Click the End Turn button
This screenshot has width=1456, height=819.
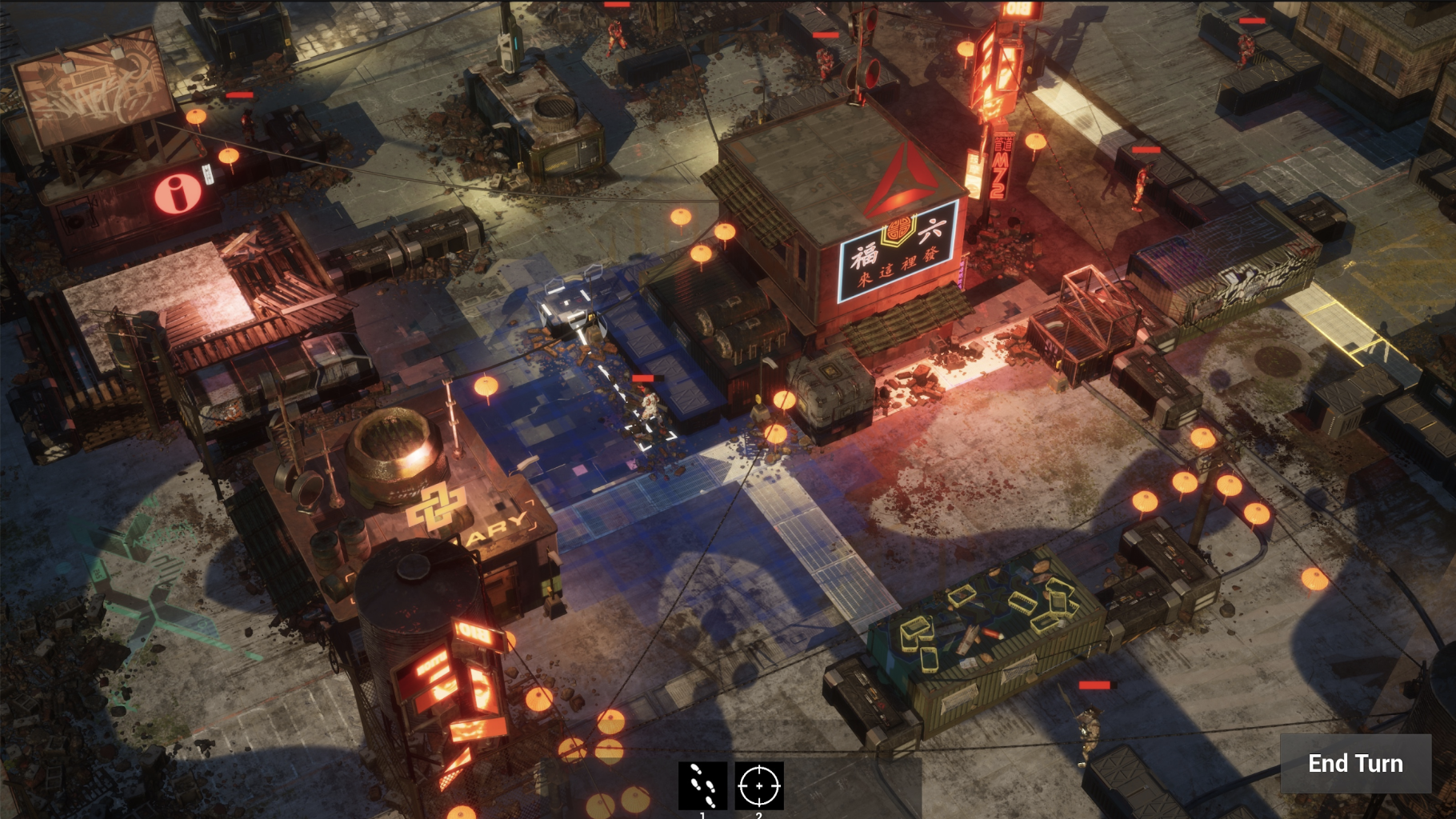(x=1355, y=764)
